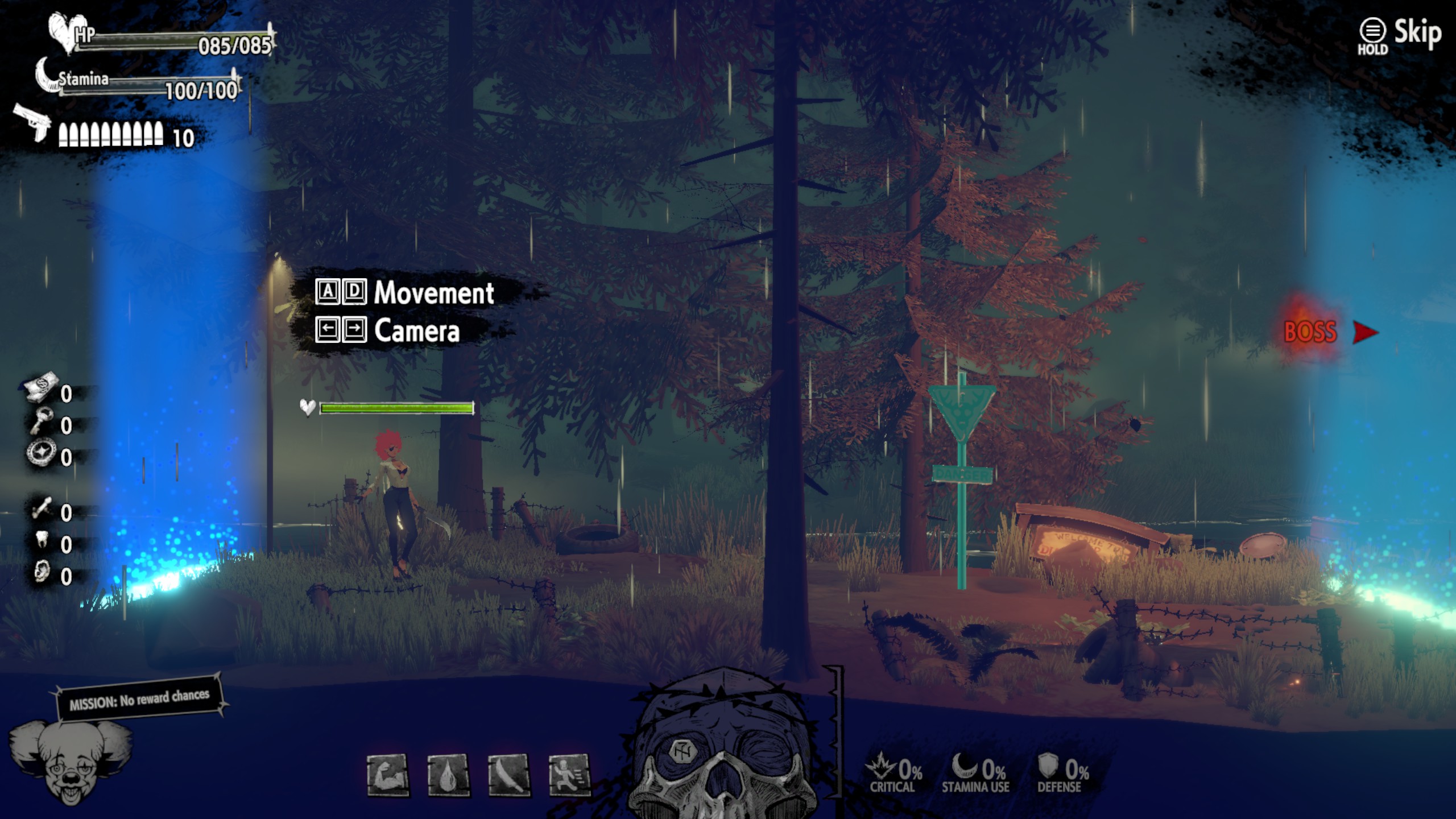Click the pistol weapon icon
Screen dimensions: 1456x819
click(33, 121)
